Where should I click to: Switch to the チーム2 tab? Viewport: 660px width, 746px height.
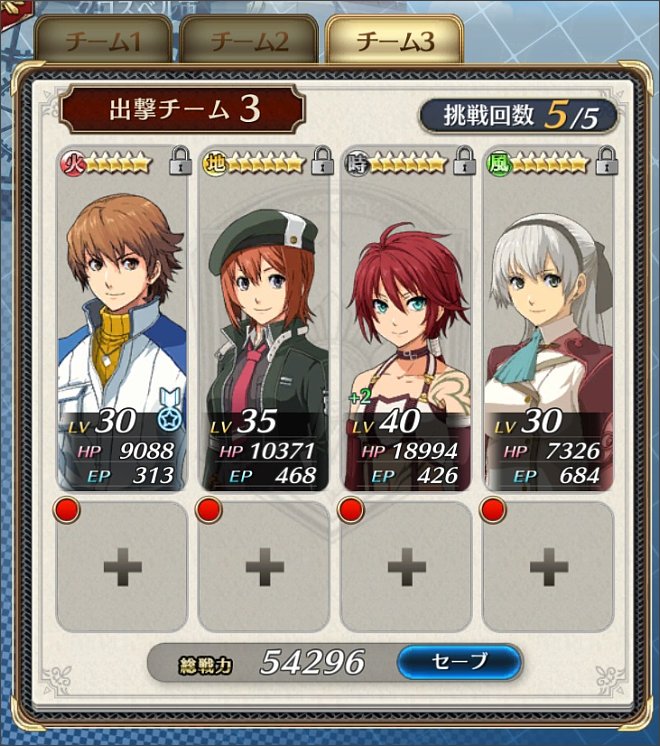[249, 42]
